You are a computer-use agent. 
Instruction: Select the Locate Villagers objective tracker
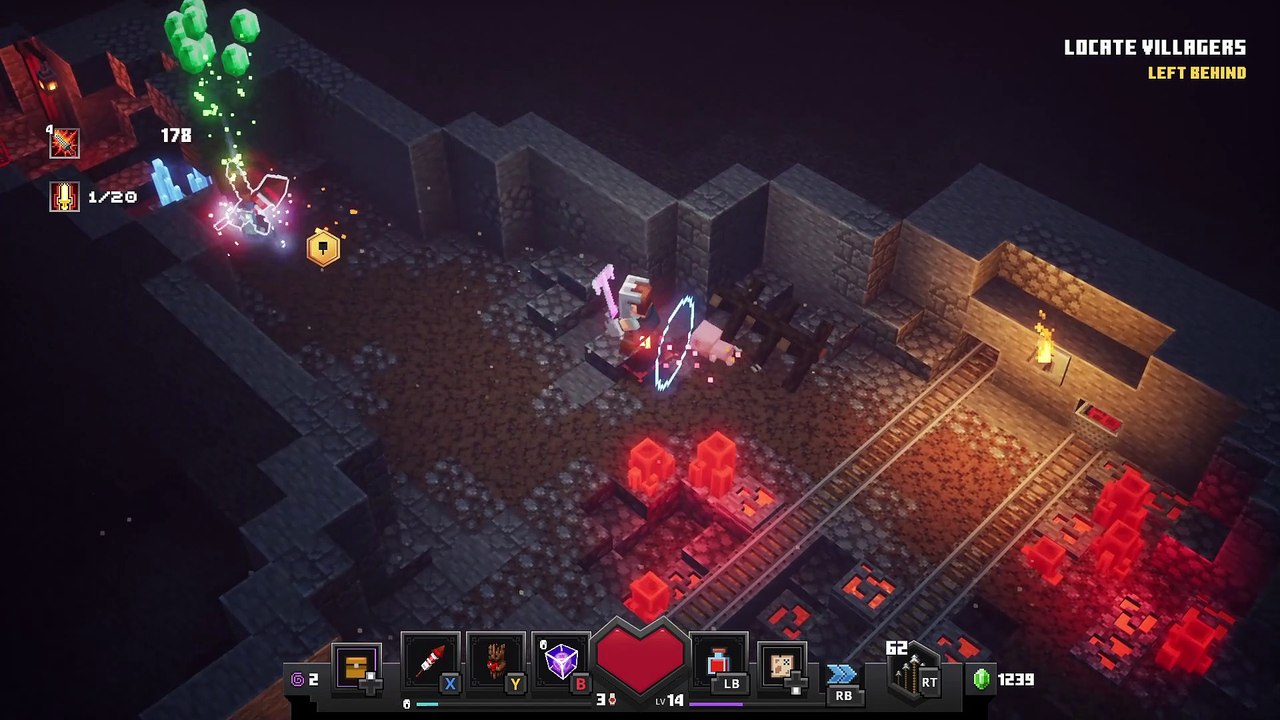click(1154, 48)
